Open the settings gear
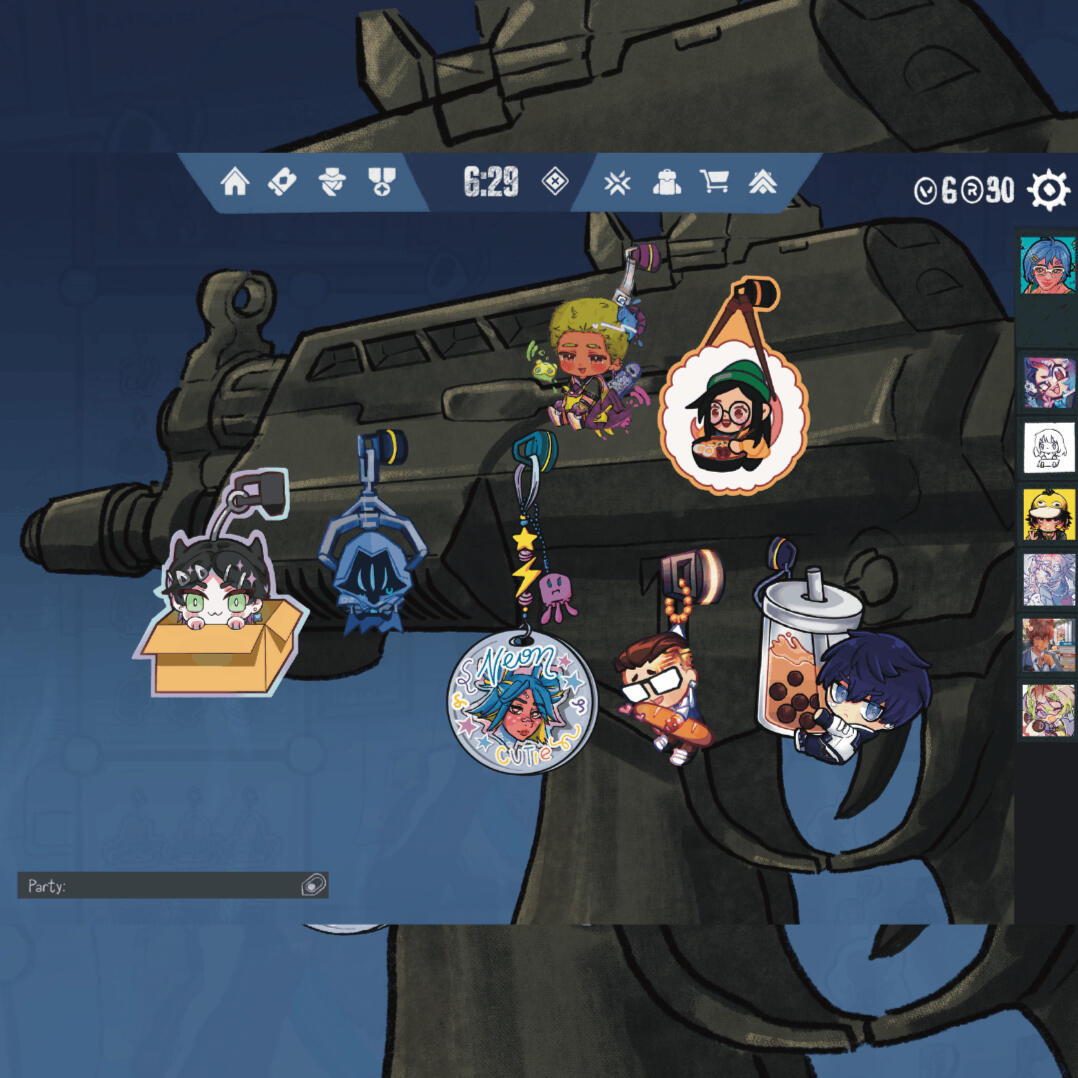Viewport: 1078px width, 1078px height. coord(1048,190)
